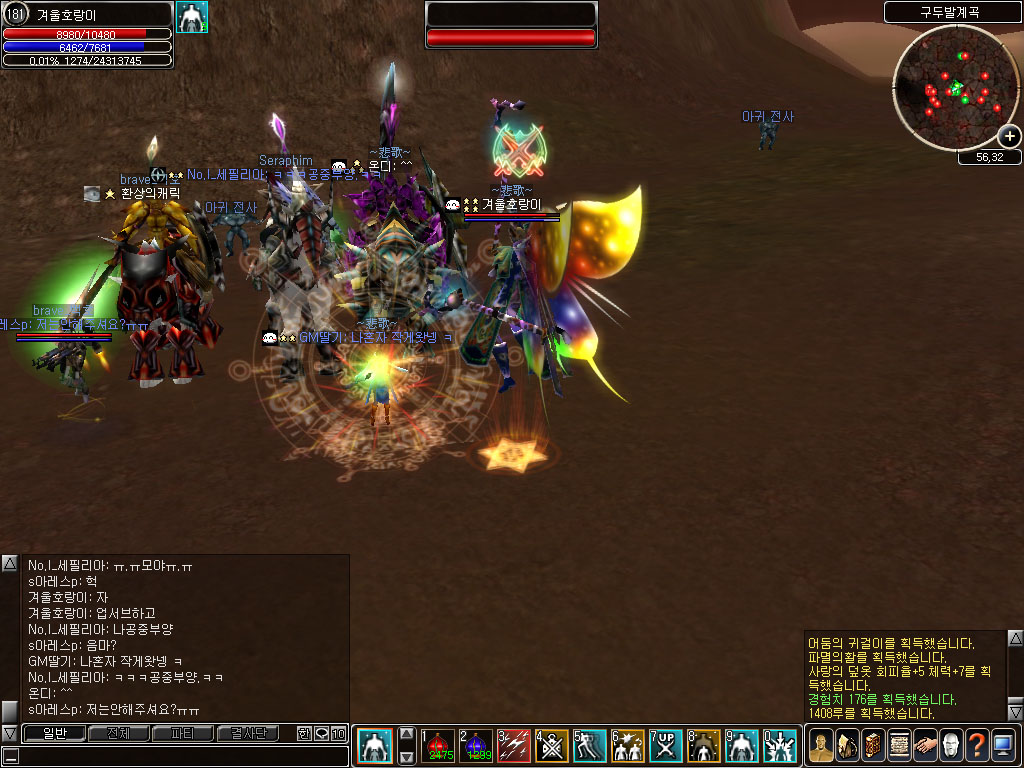Image resolution: width=1024 pixels, height=768 pixels.
Task: Open the handshake trade icon
Action: pos(925,746)
